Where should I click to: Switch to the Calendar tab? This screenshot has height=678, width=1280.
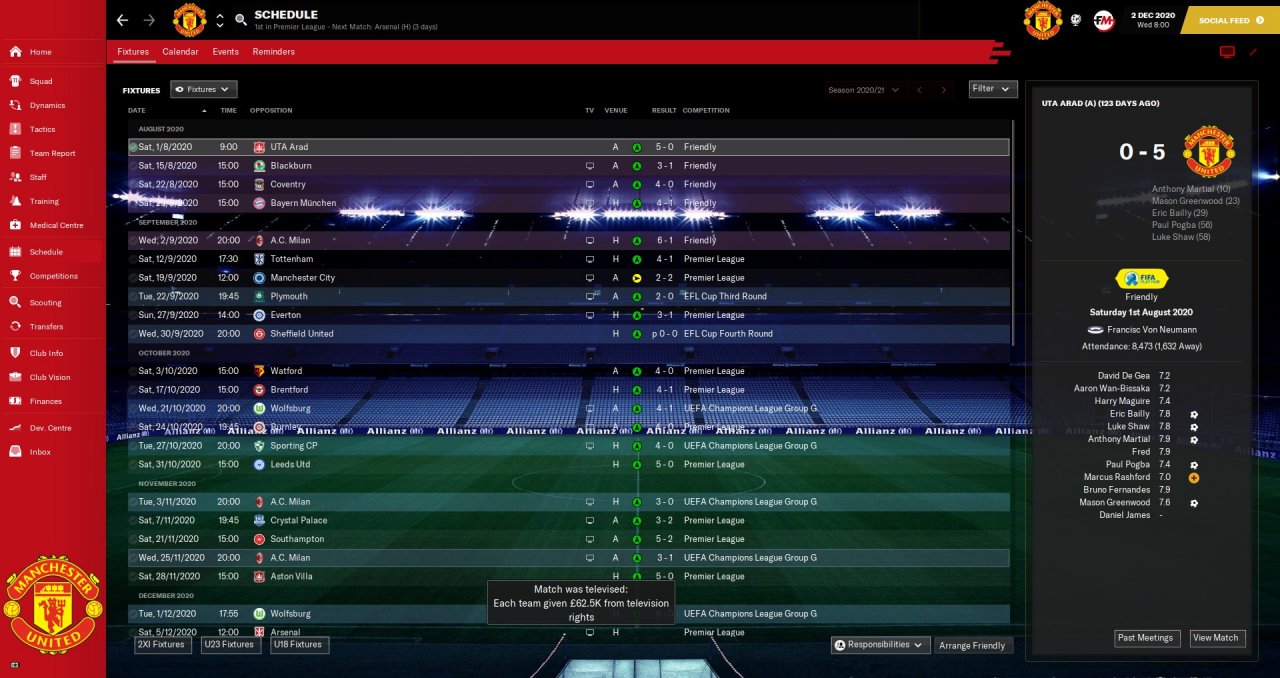click(x=180, y=52)
